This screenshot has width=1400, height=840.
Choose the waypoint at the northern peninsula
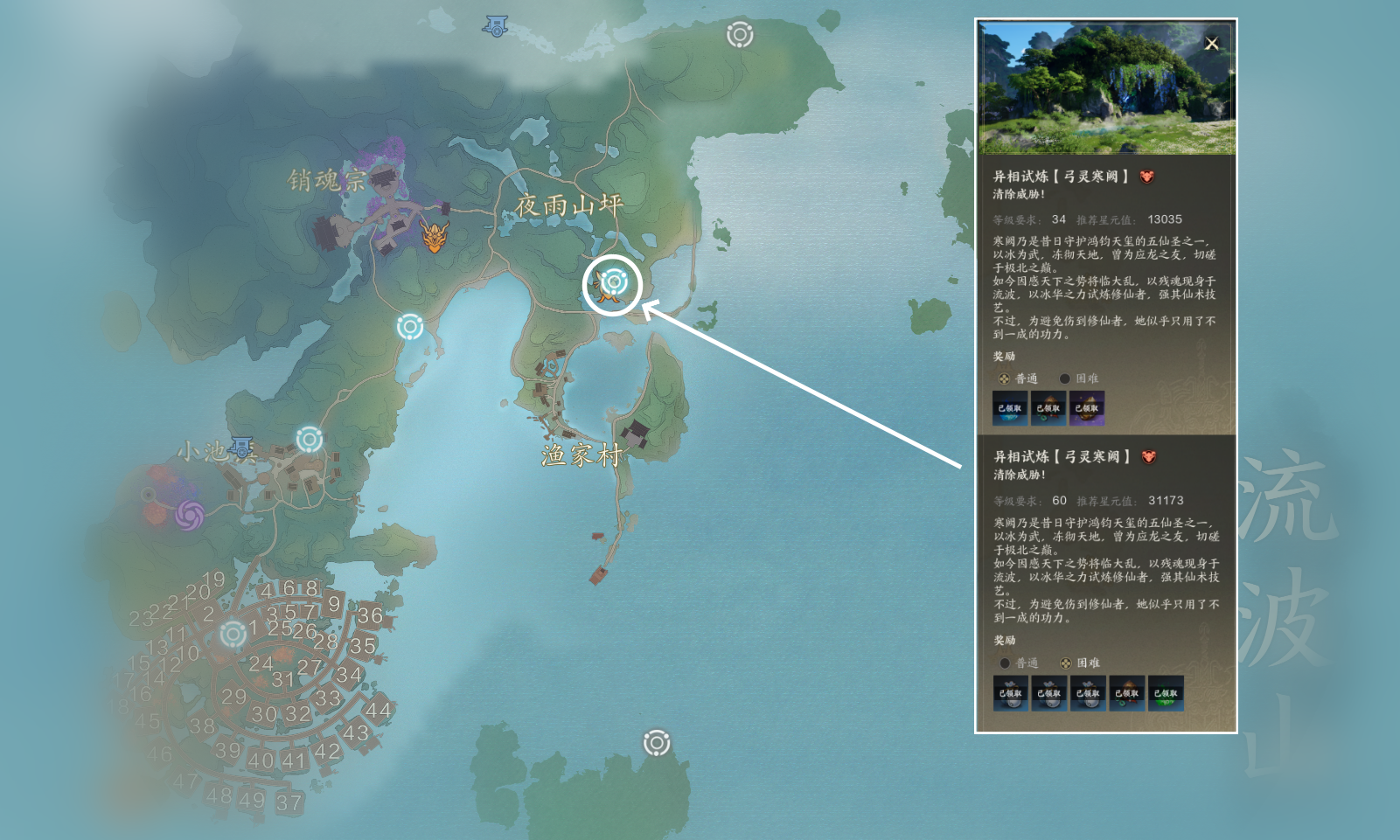(x=740, y=35)
